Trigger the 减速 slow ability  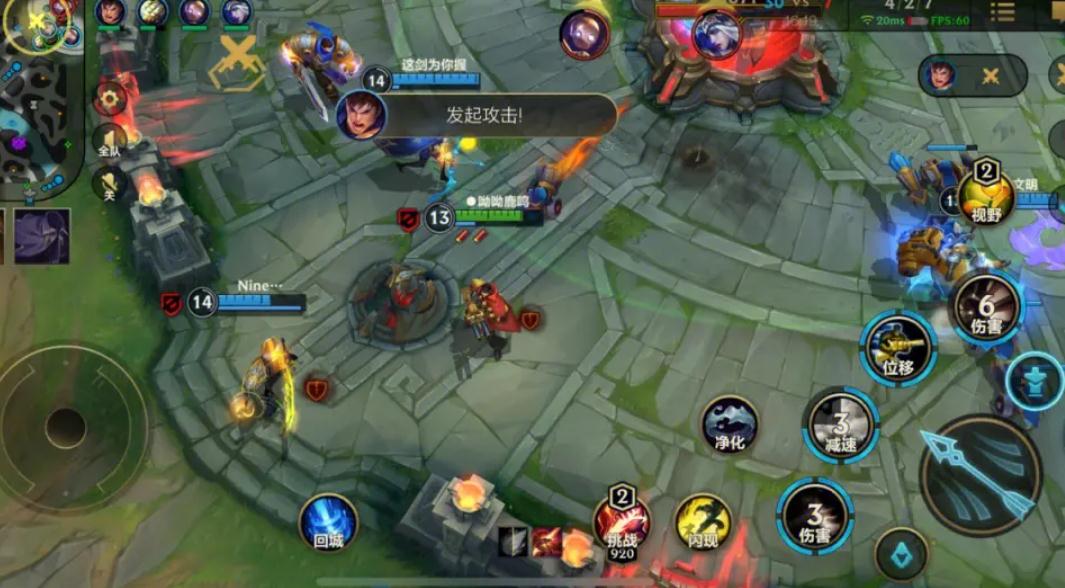coord(841,425)
